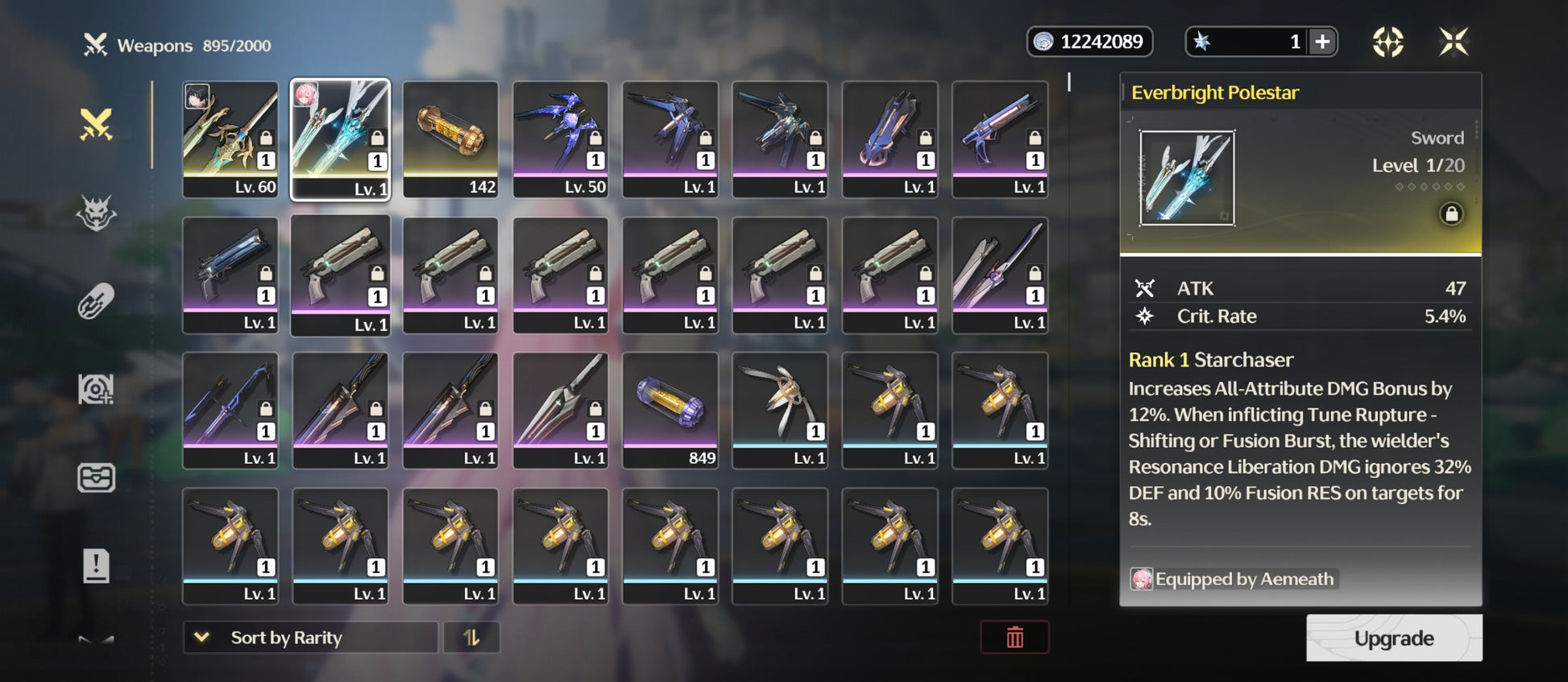Switch to the Echoes demon mask tab
Screen dimensions: 1568x682
coord(96,213)
